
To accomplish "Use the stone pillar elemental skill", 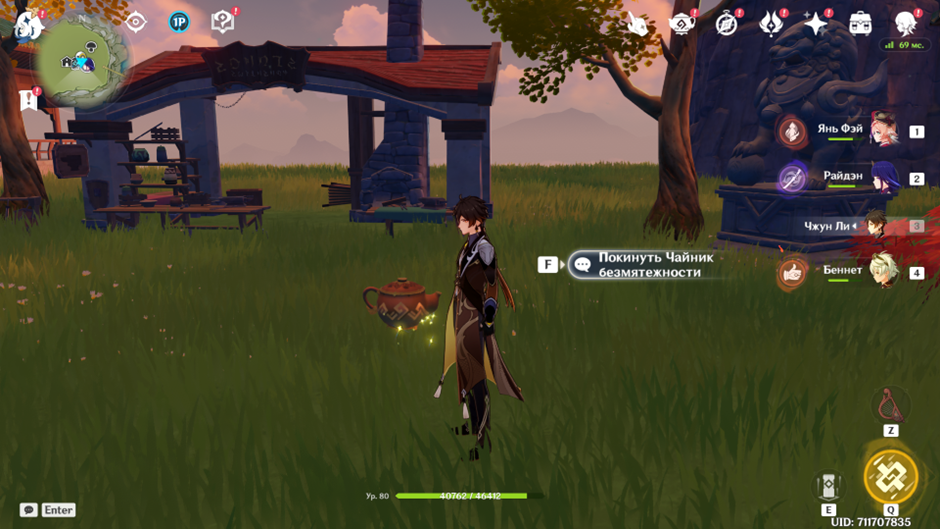I will pos(828,487).
